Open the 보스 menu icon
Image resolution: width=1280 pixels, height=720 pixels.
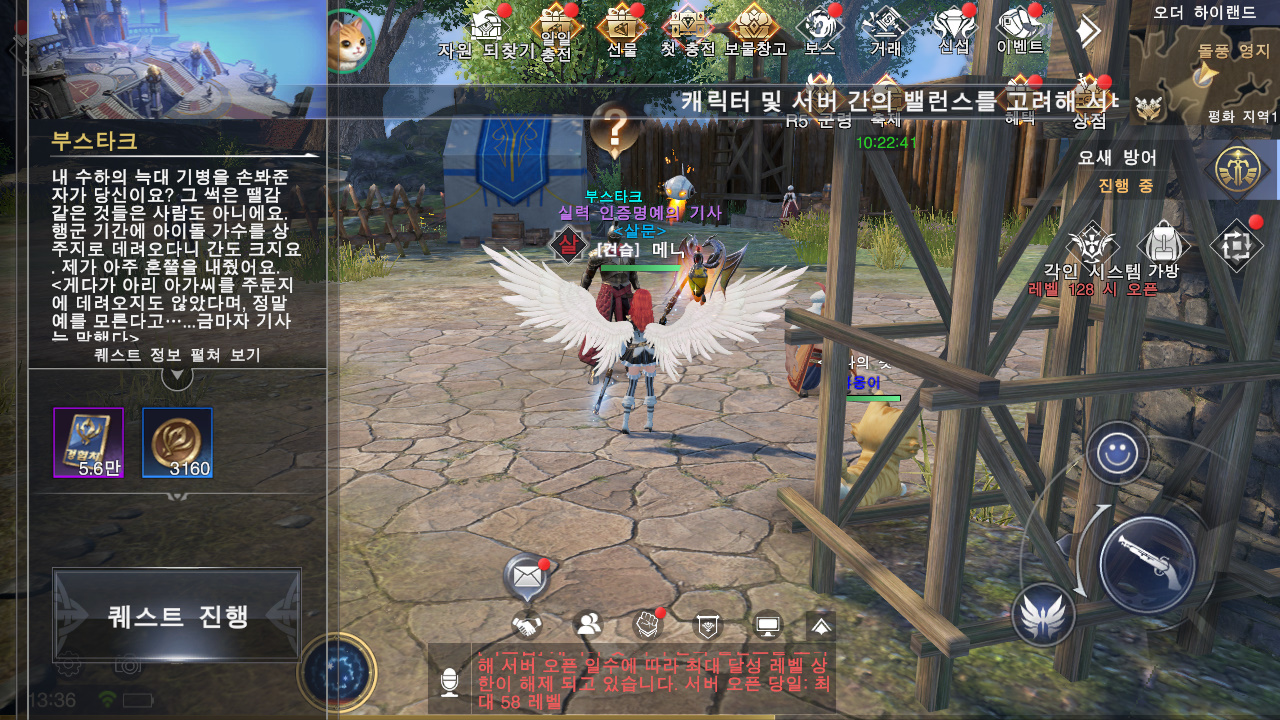(x=819, y=28)
